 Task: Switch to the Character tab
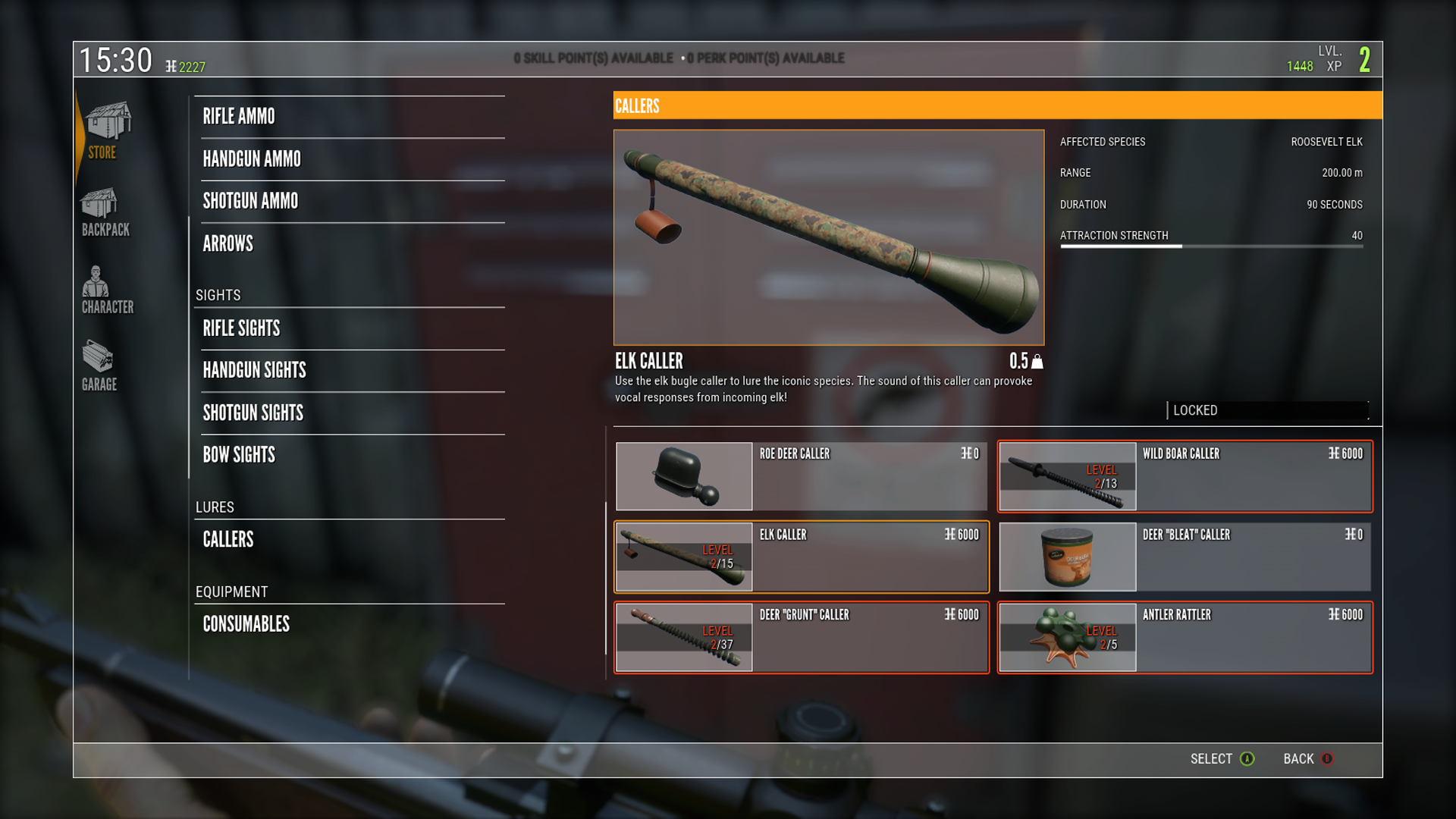pos(106,290)
